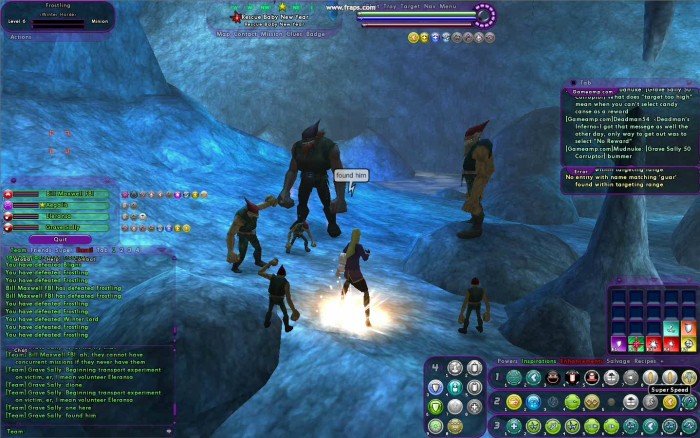Viewport: 700px width, 438px height.
Task: Show the Powers tab
Action: (507, 360)
